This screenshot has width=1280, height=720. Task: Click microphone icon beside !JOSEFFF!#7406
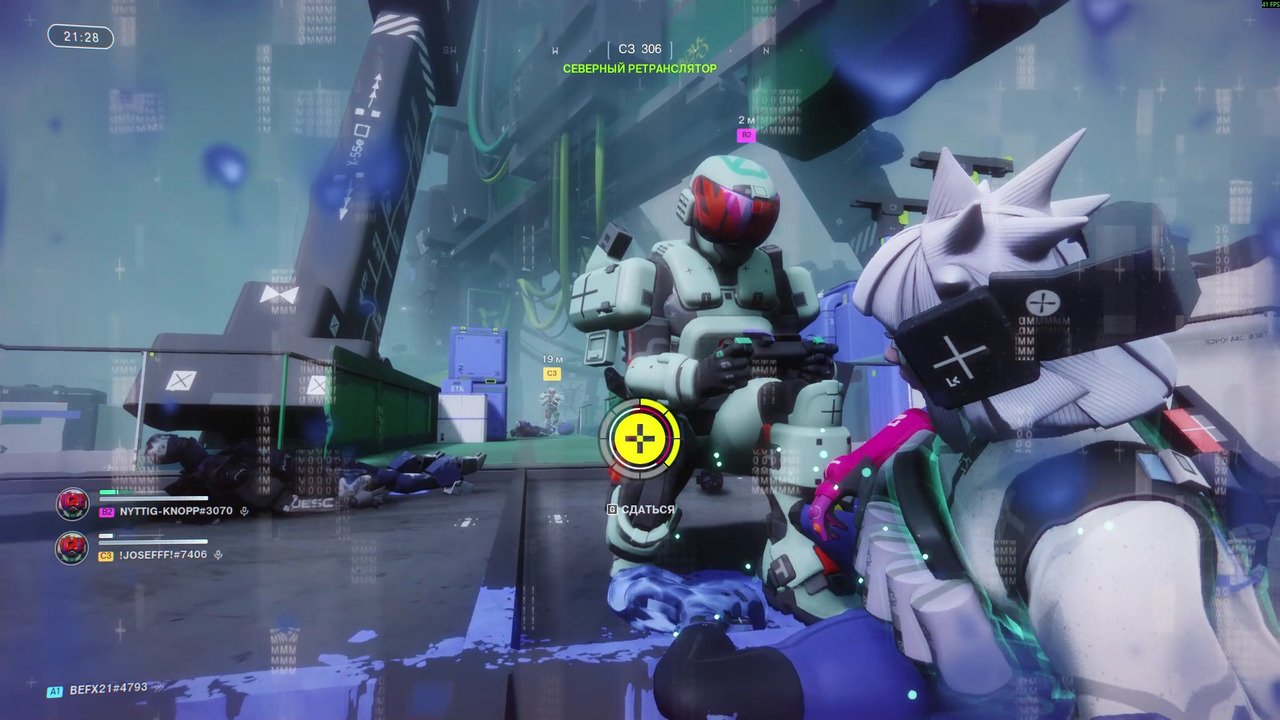218,555
